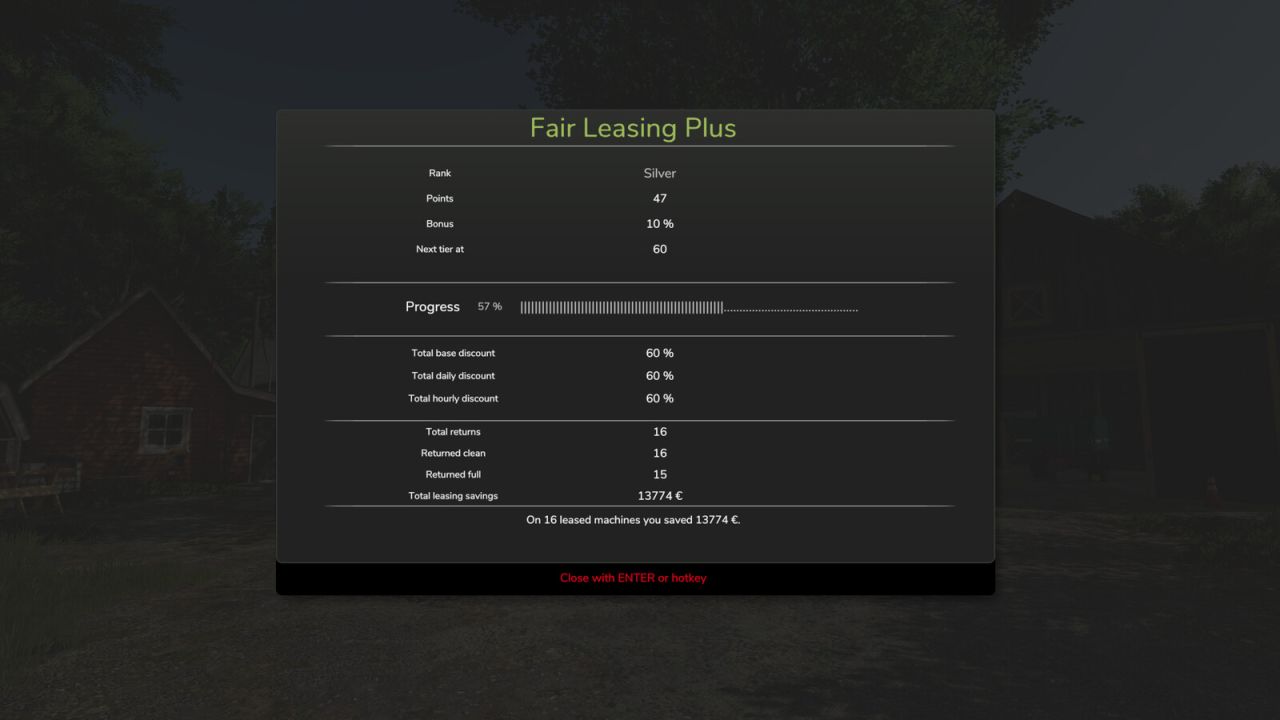
Task: Click the 57 % progress indicator
Action: click(x=489, y=307)
